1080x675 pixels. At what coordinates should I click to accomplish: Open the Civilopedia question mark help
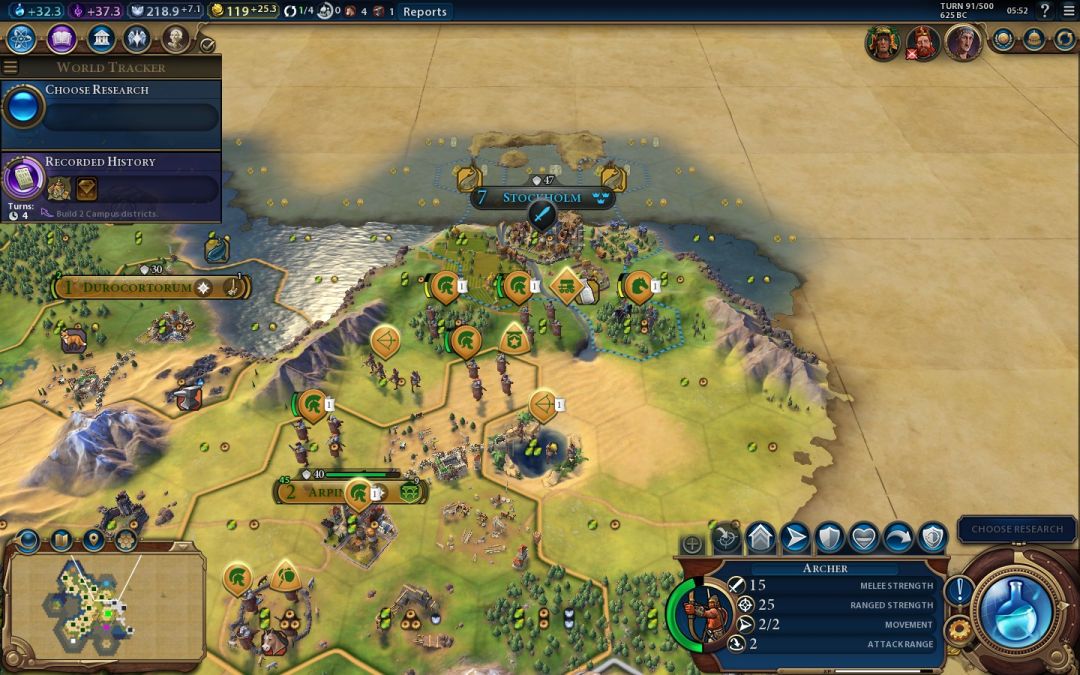(1044, 11)
